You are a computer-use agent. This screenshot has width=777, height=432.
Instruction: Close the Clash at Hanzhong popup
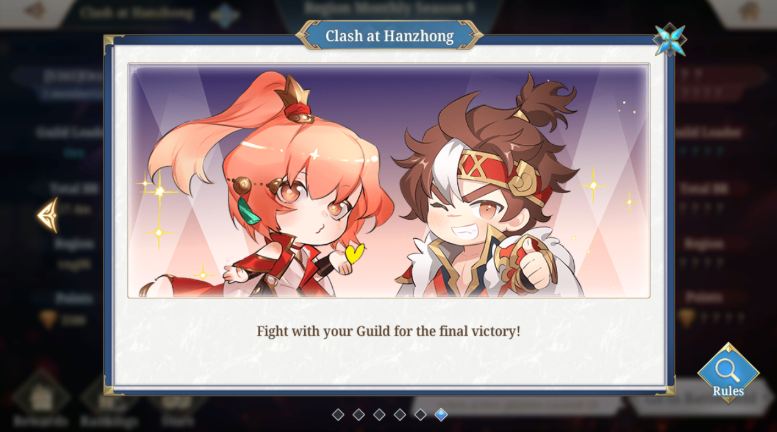pos(669,39)
